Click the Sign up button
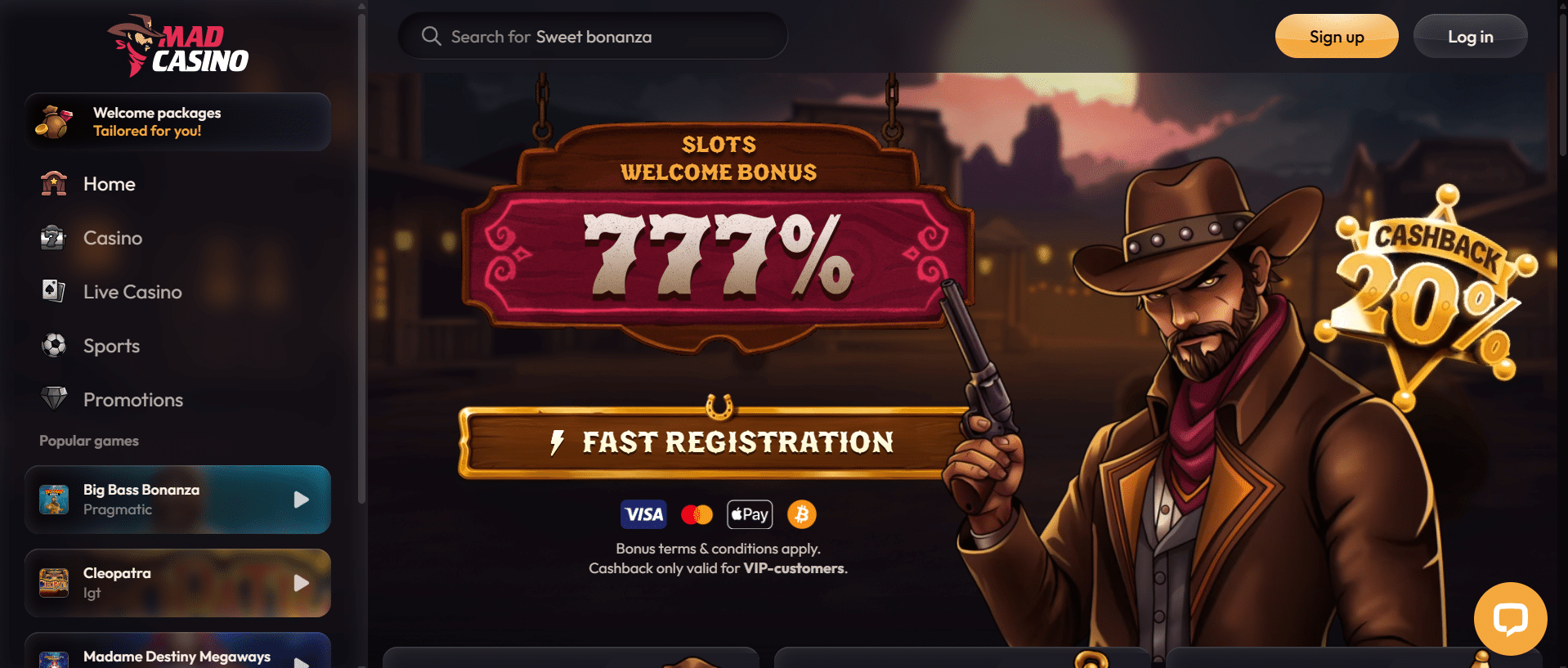 coord(1336,37)
